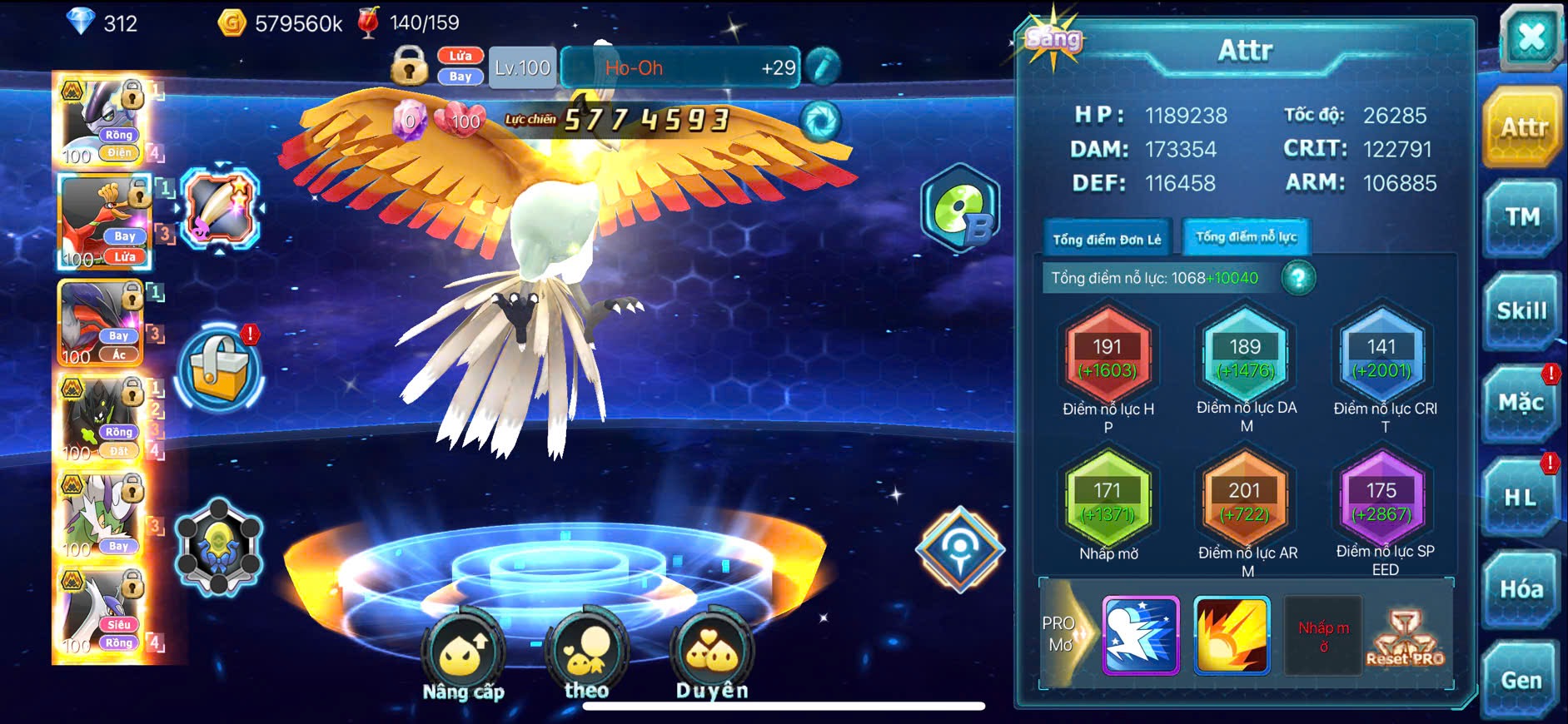Open the effort points help question mark
Viewport: 1568px width, 724px height.
point(1298,278)
